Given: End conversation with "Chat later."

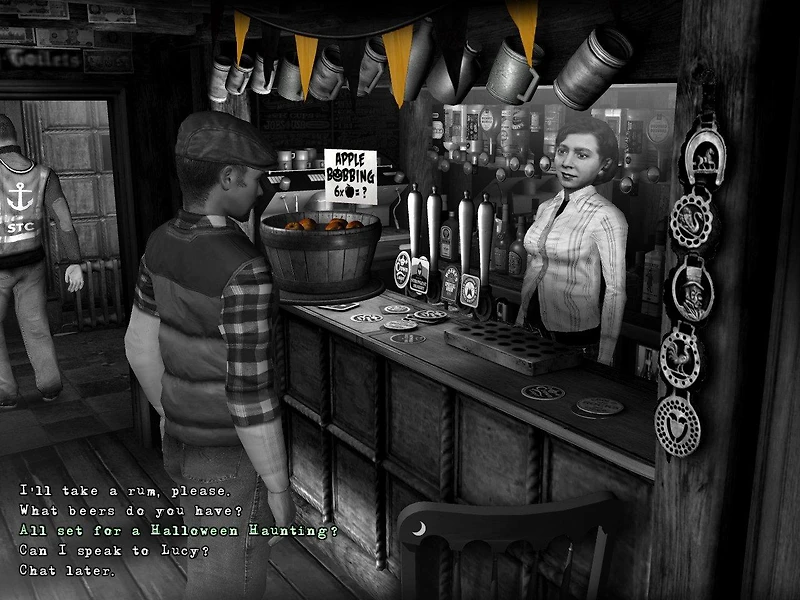Looking at the screenshot, I should [x=68, y=571].
